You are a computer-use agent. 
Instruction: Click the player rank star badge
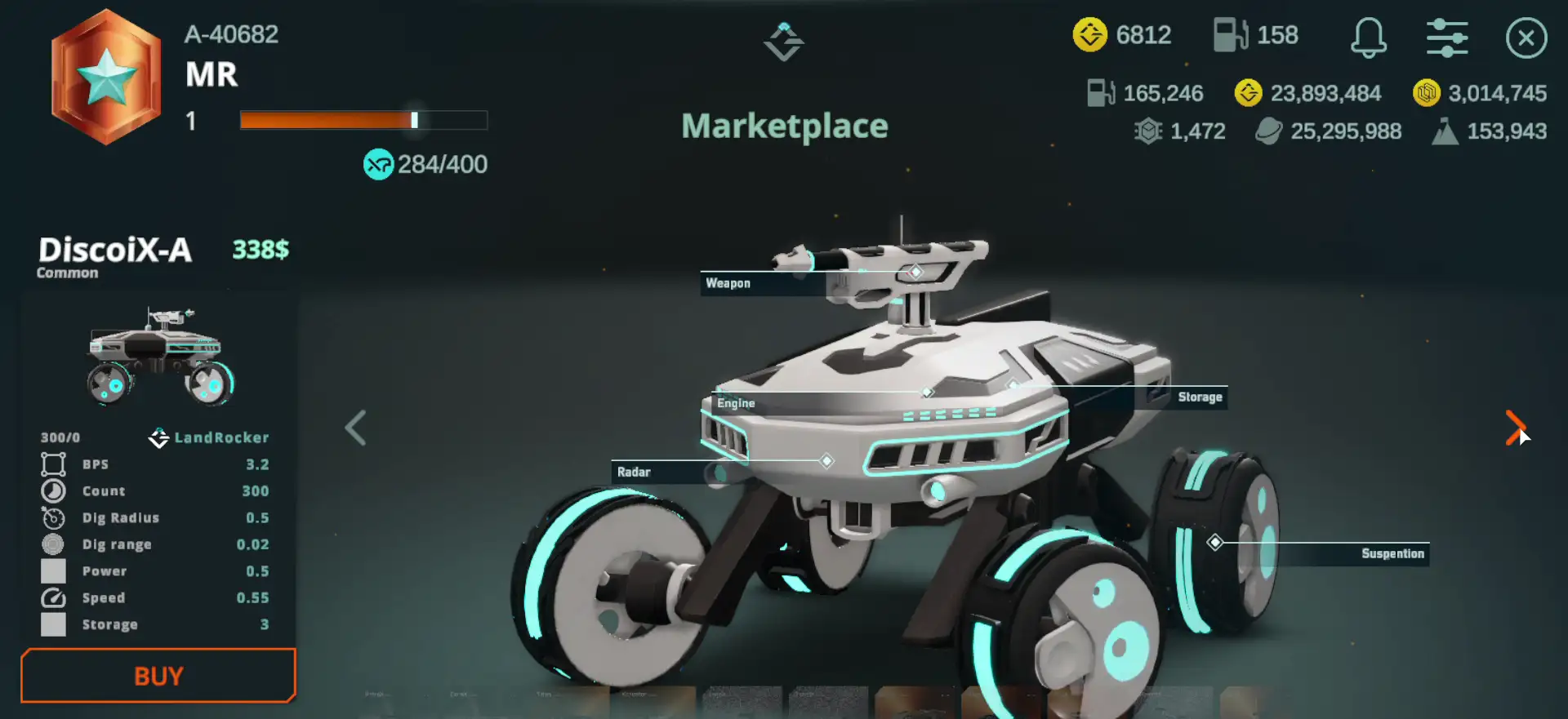[x=106, y=78]
